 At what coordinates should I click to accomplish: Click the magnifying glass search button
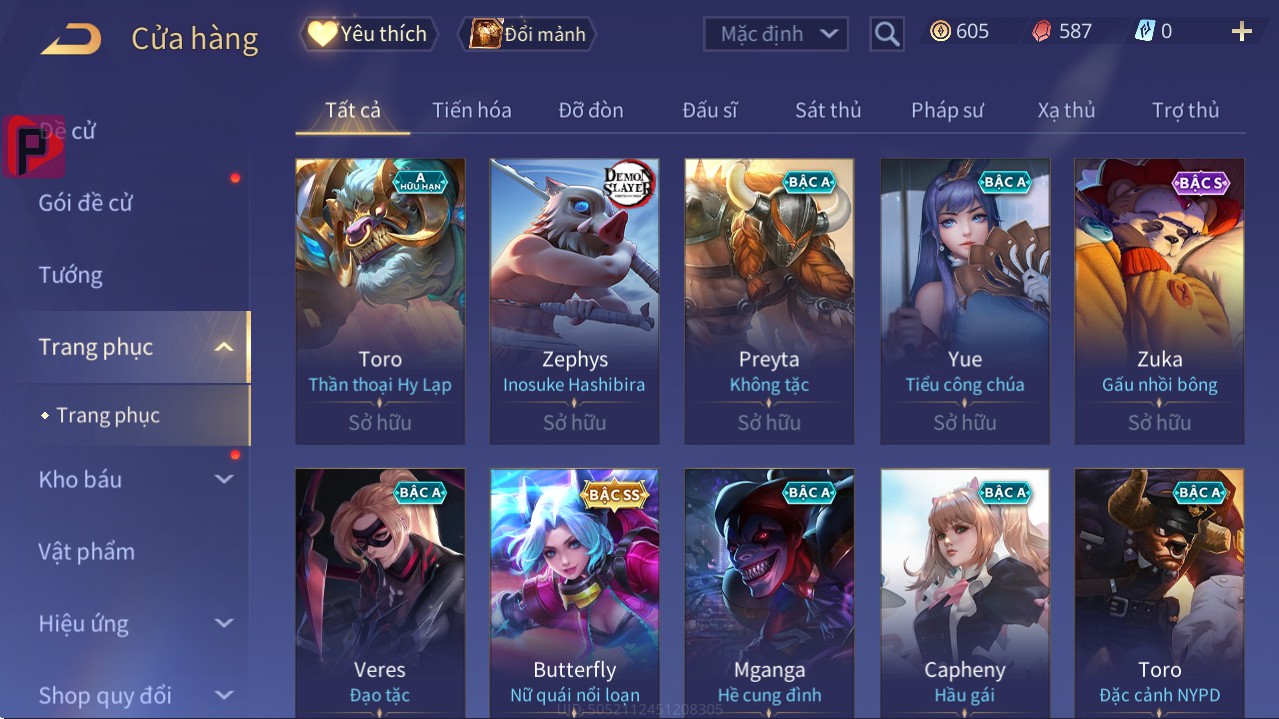pos(886,34)
